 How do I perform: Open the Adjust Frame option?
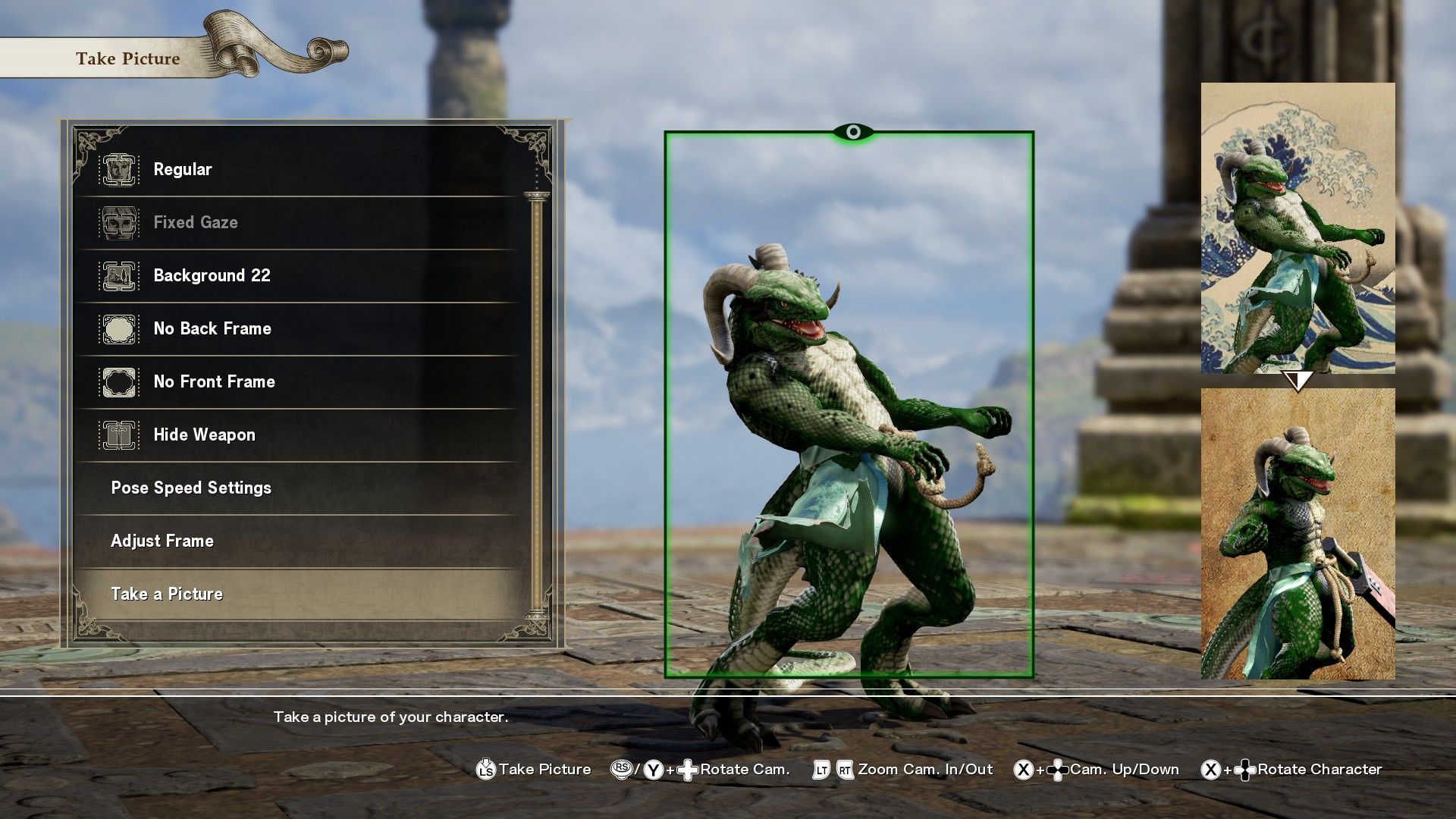click(162, 541)
